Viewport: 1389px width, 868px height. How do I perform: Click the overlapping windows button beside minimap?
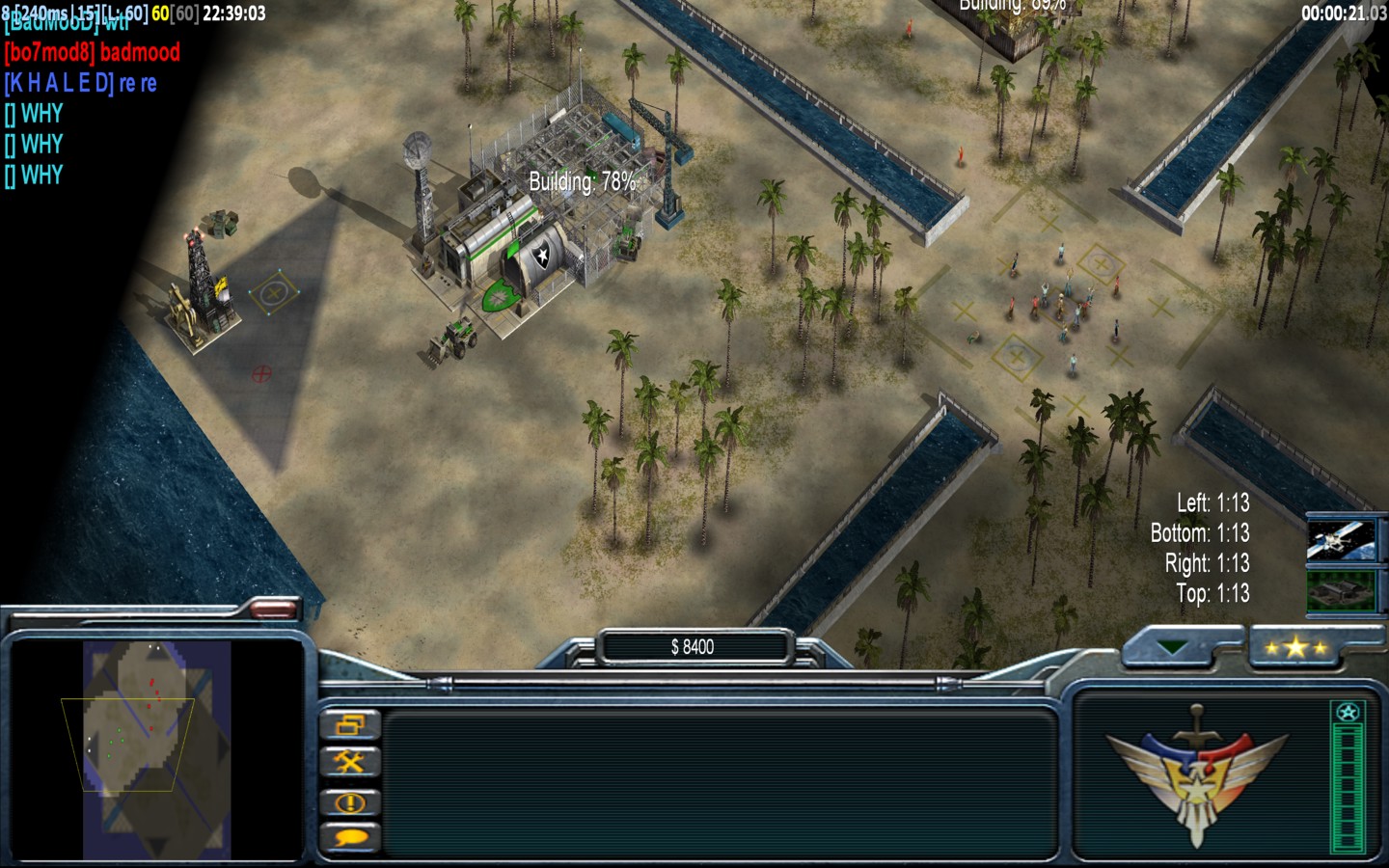[349, 724]
